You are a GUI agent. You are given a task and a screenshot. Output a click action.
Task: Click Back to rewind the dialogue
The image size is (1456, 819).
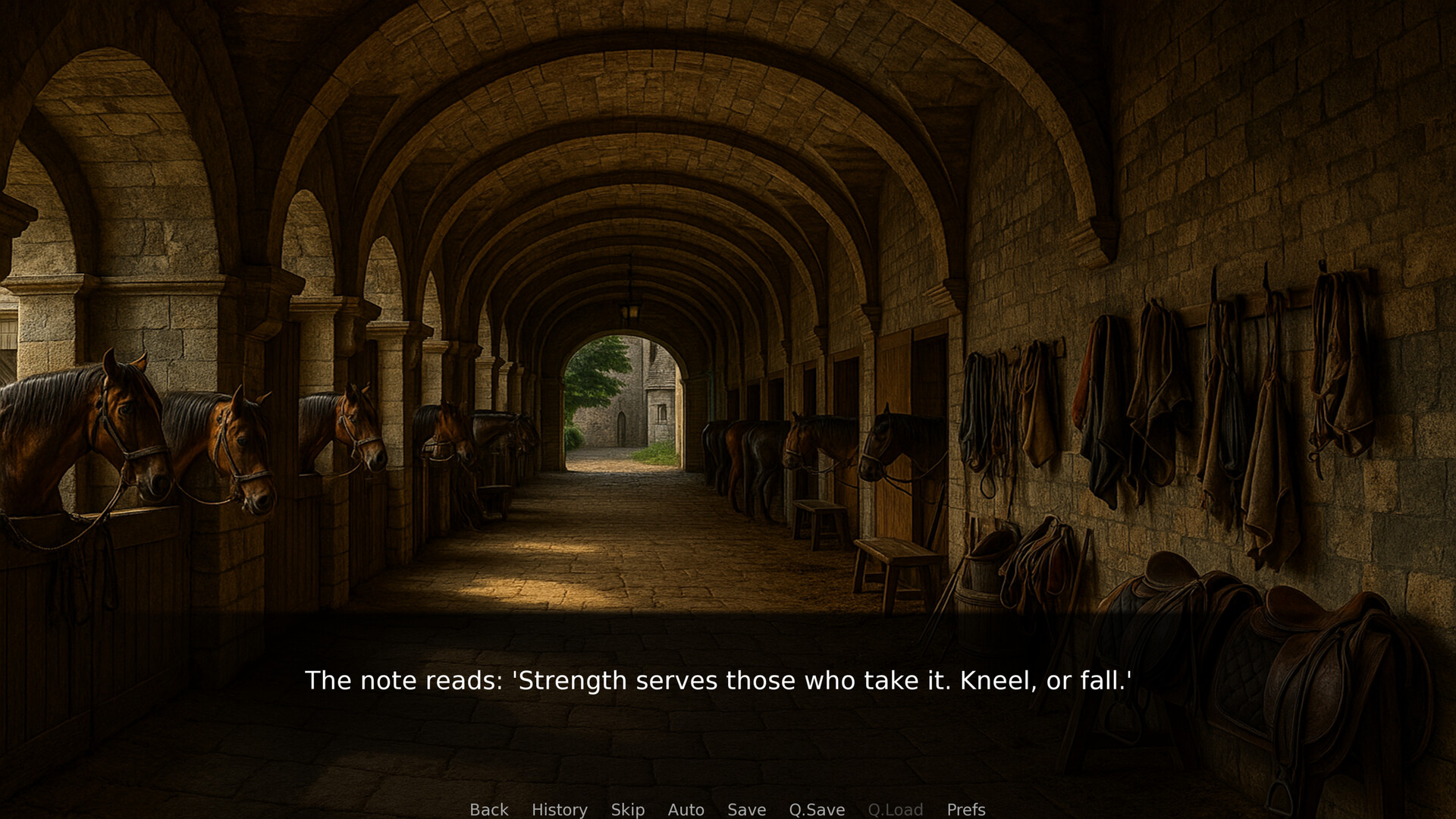click(x=489, y=809)
